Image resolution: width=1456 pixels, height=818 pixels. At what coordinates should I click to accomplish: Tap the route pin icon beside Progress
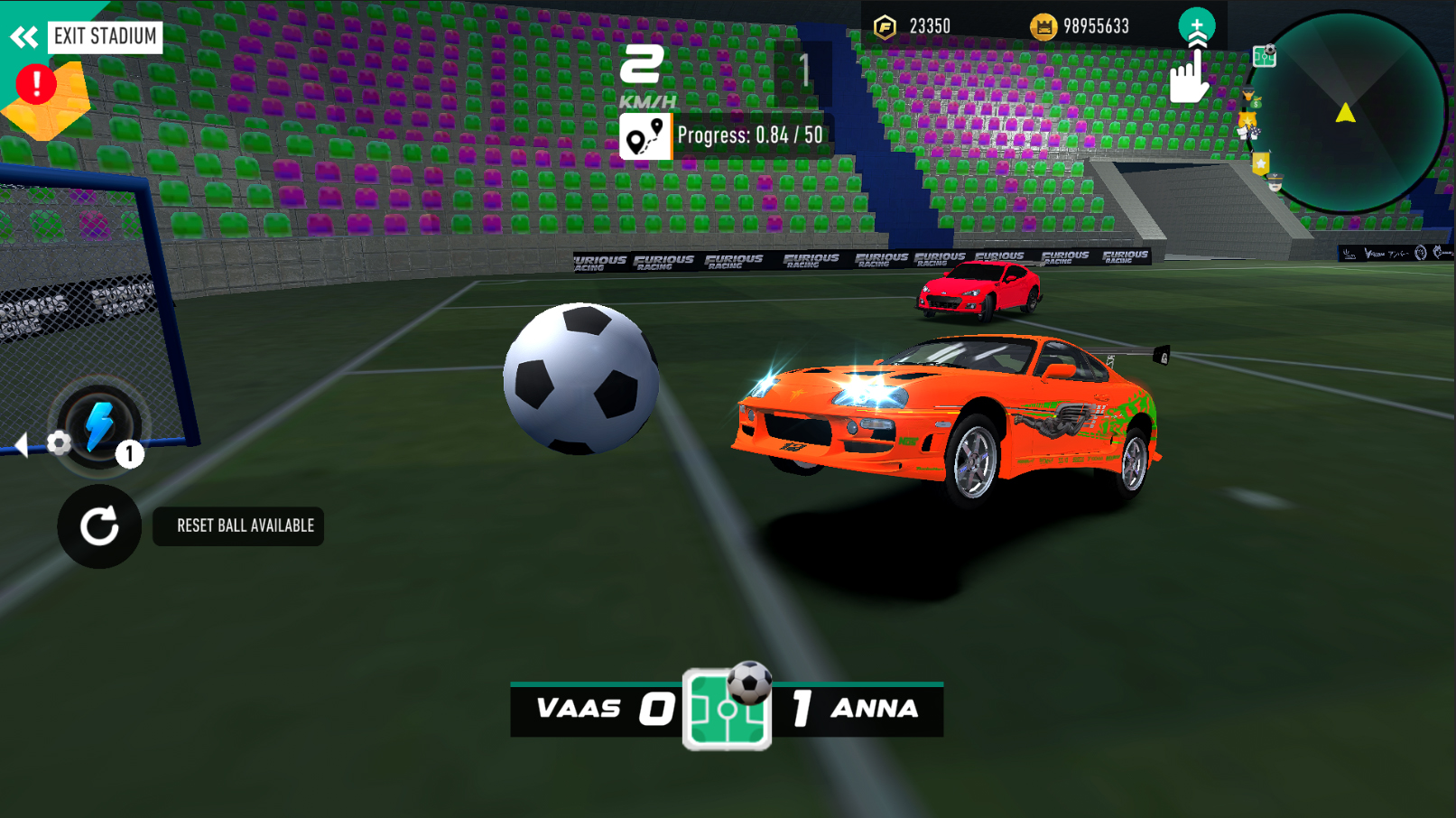[645, 138]
